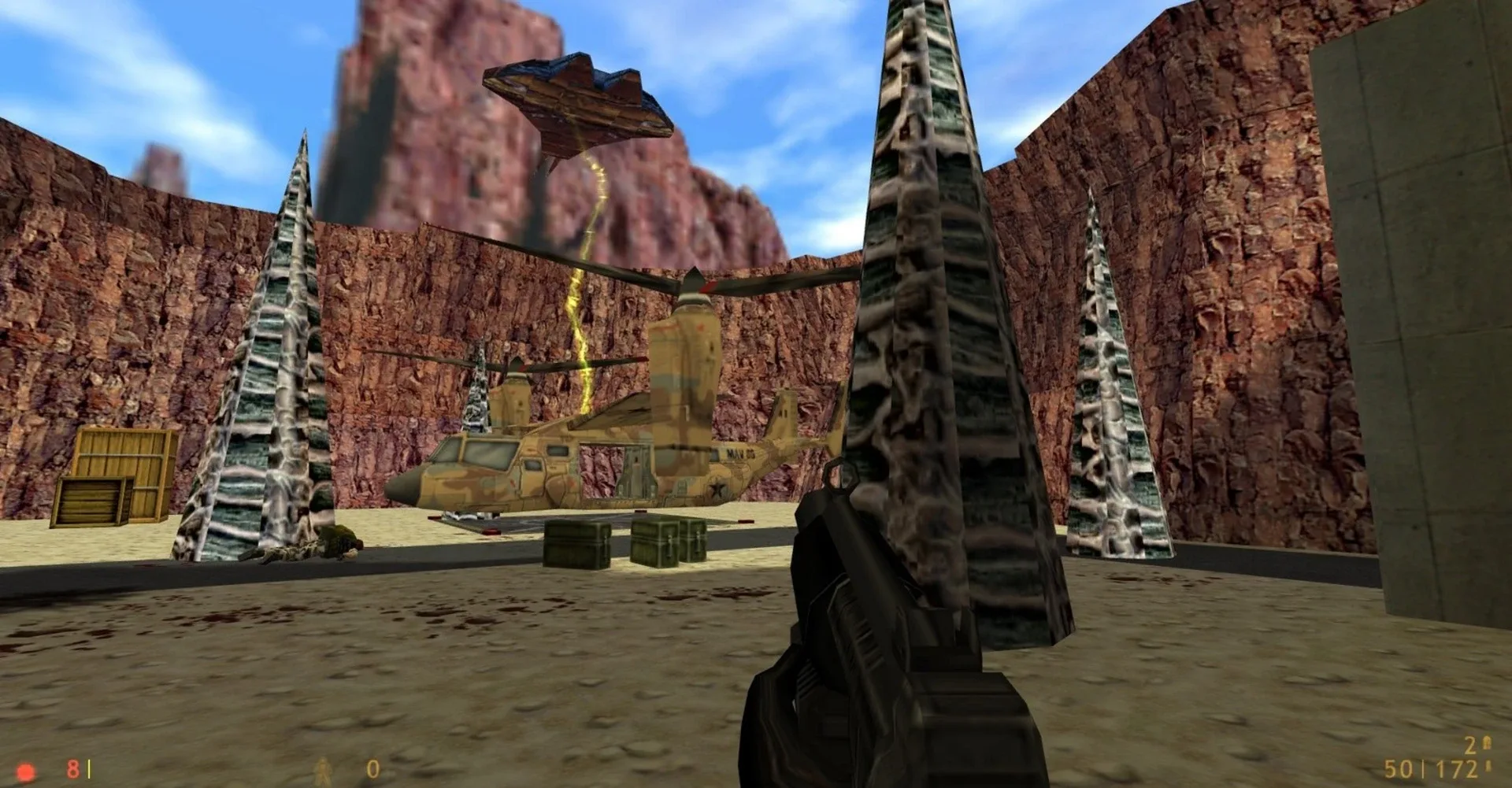Viewport: 1512px width, 788px height.
Task: Click the ammo clip icon near 50
Action: 1488,767
